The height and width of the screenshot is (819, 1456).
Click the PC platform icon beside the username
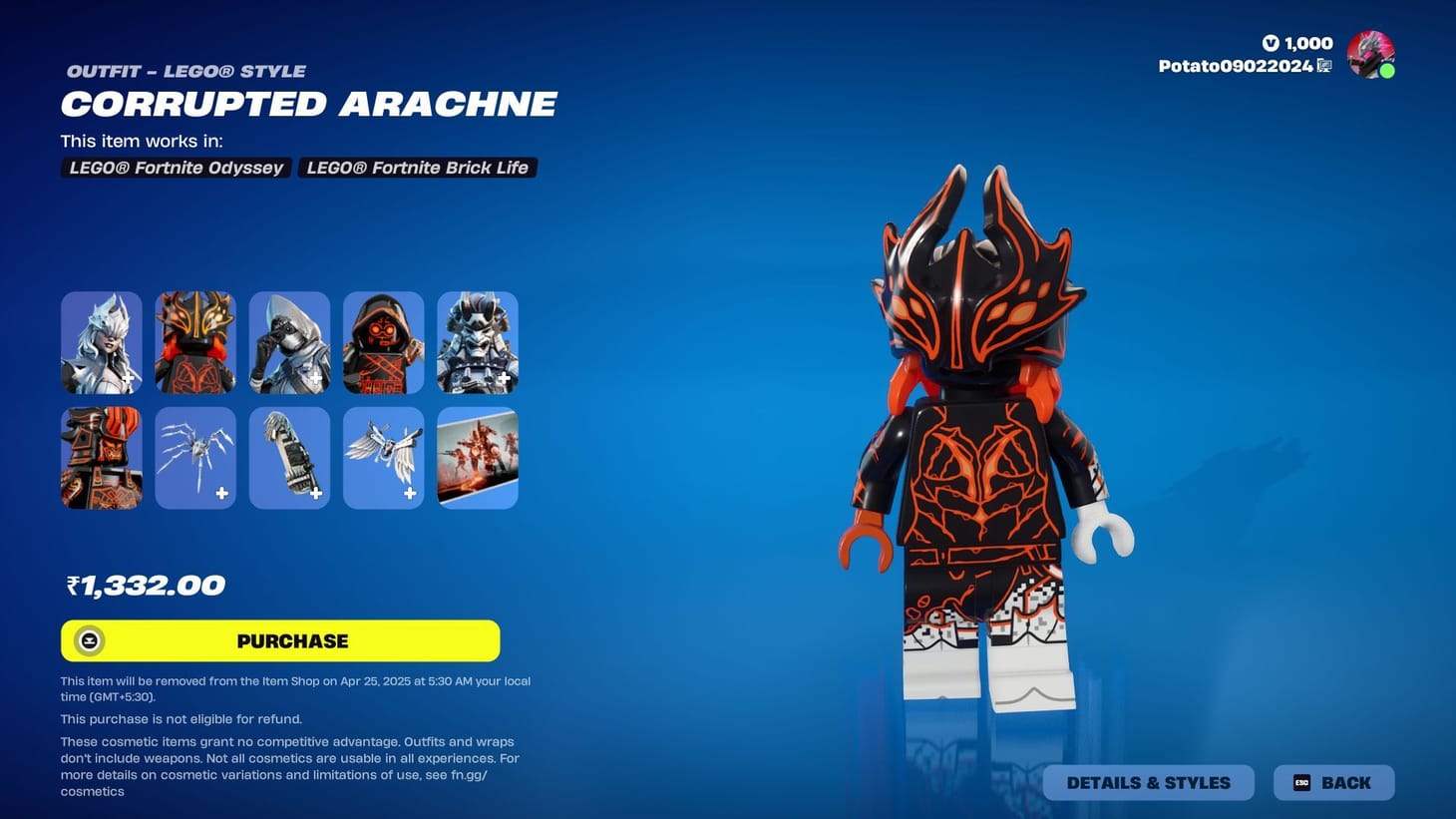[x=1324, y=66]
